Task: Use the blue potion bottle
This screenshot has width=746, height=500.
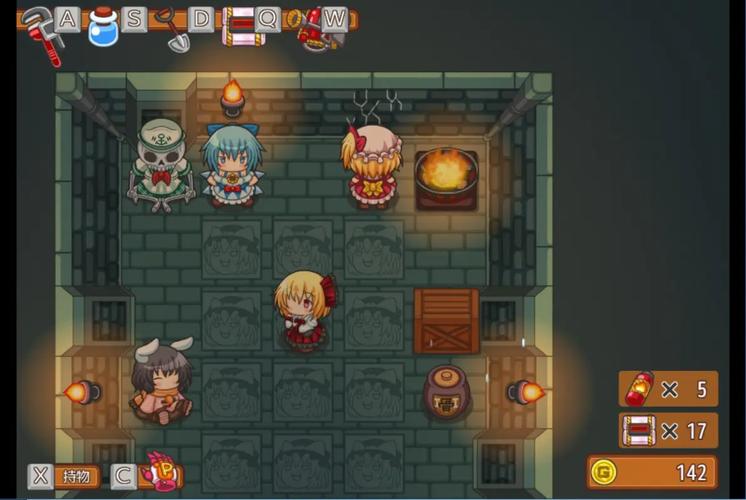Action: [103, 27]
